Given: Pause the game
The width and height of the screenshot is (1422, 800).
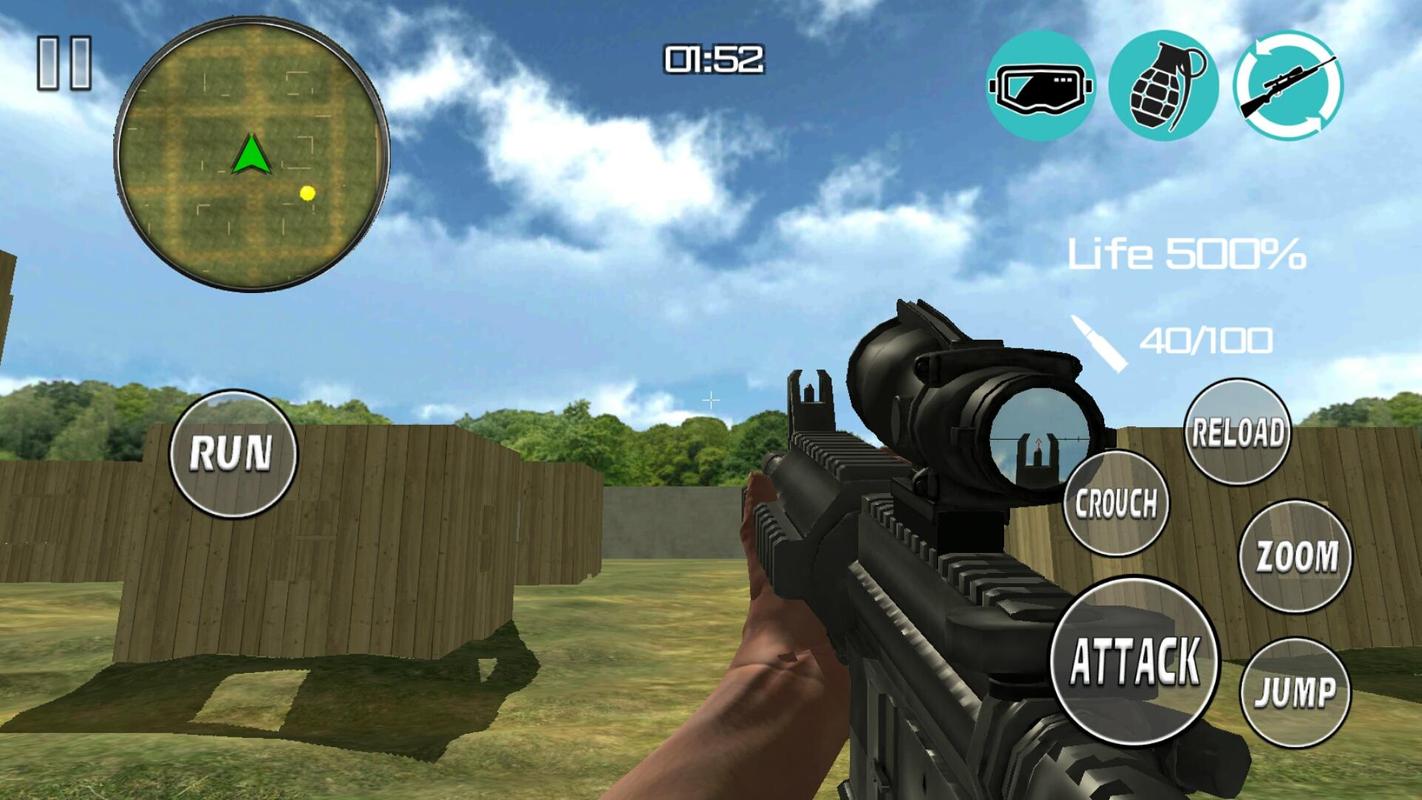Looking at the screenshot, I should pyautogui.click(x=64, y=64).
